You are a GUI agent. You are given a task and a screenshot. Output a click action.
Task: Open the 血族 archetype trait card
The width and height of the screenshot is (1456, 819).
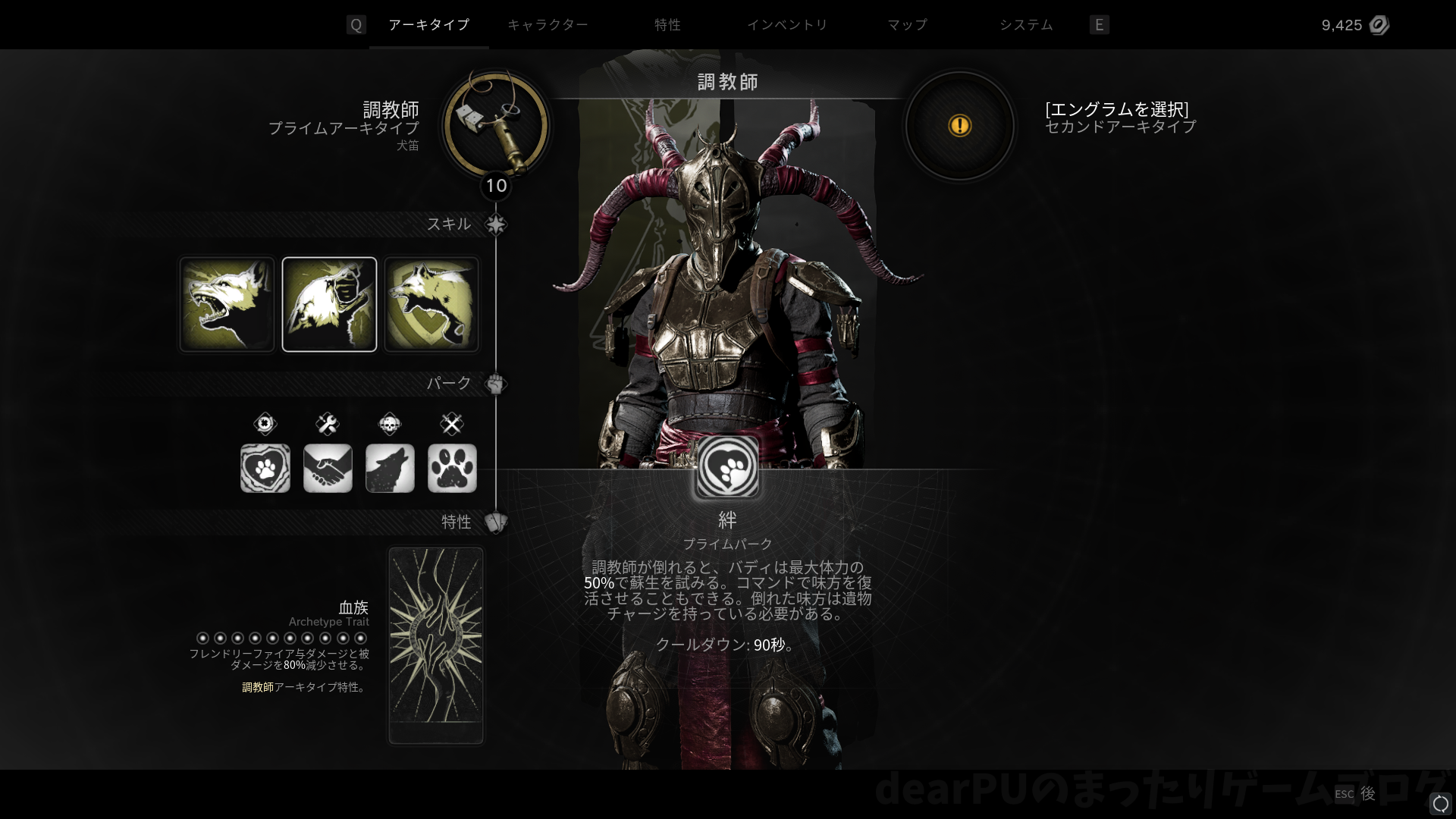436,645
